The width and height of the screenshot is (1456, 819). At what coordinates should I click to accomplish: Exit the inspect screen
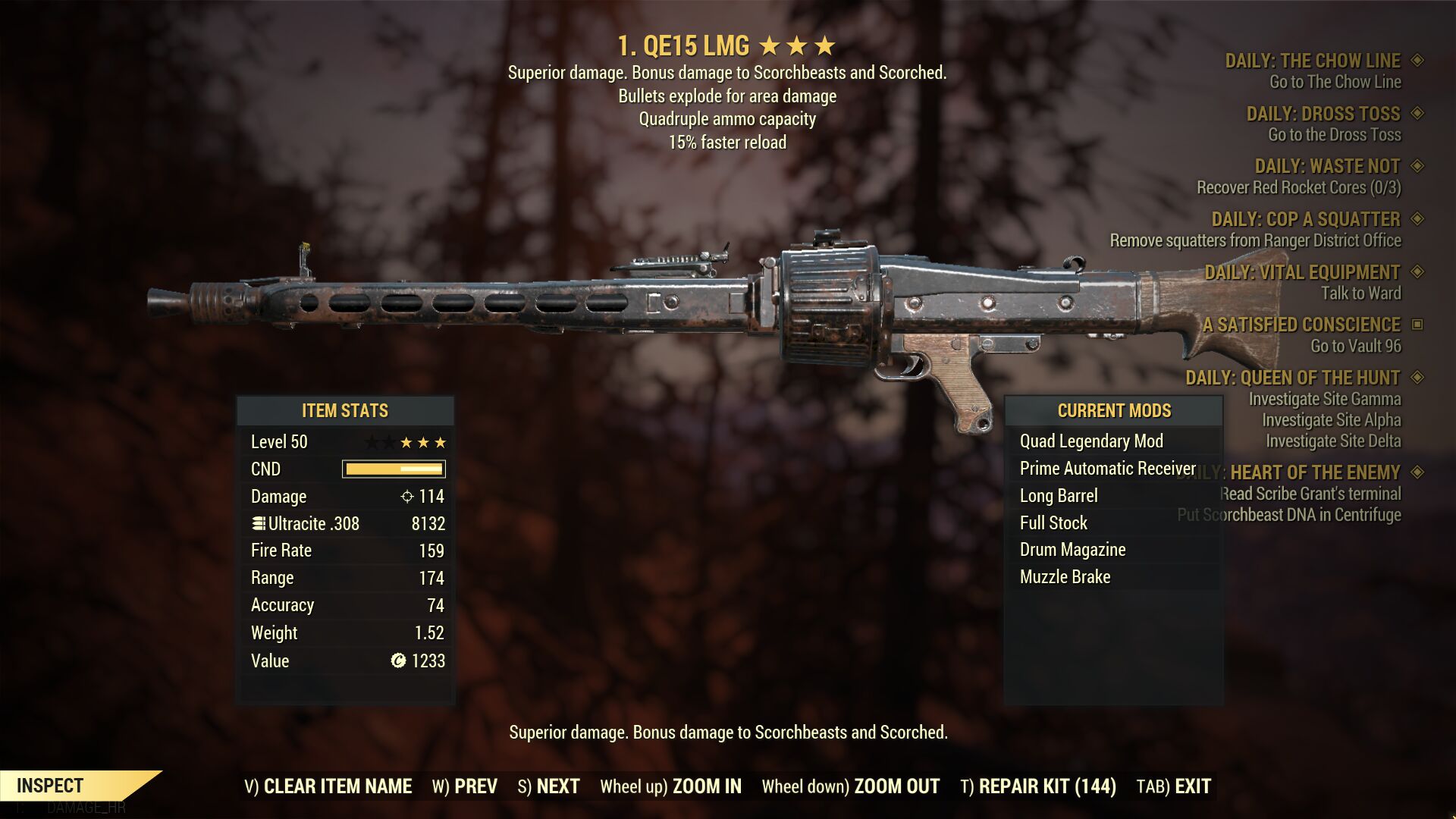(1173, 786)
